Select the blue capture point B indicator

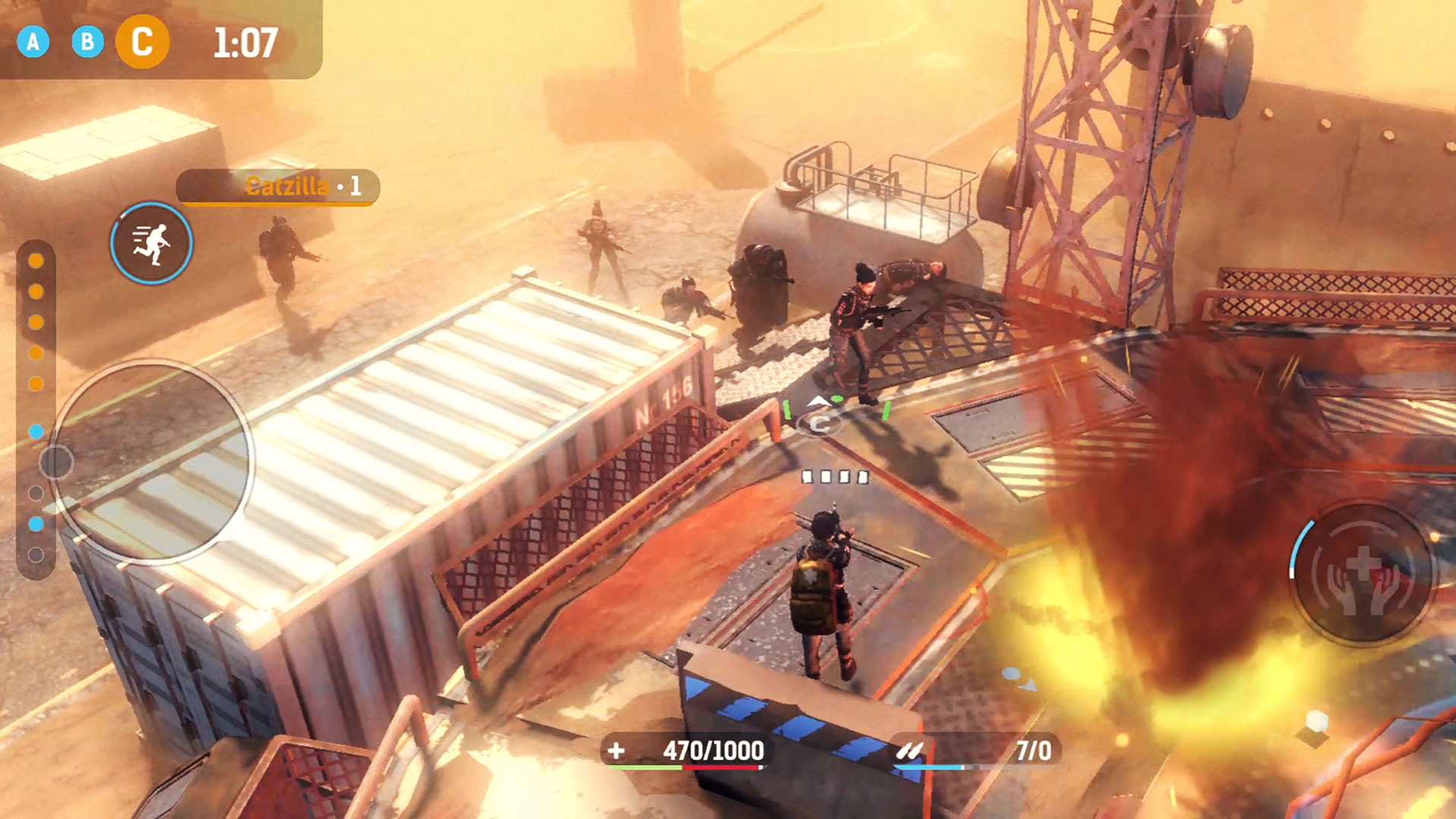(87, 42)
